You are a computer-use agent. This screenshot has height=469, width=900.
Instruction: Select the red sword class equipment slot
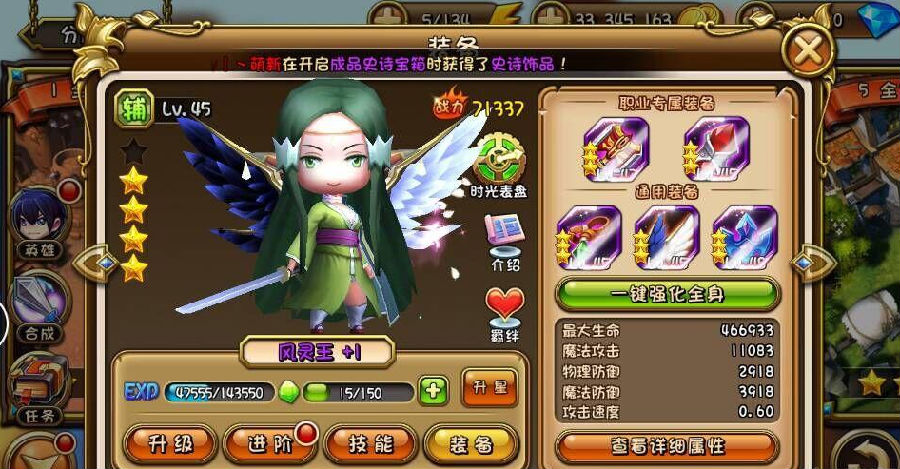click(x=615, y=149)
